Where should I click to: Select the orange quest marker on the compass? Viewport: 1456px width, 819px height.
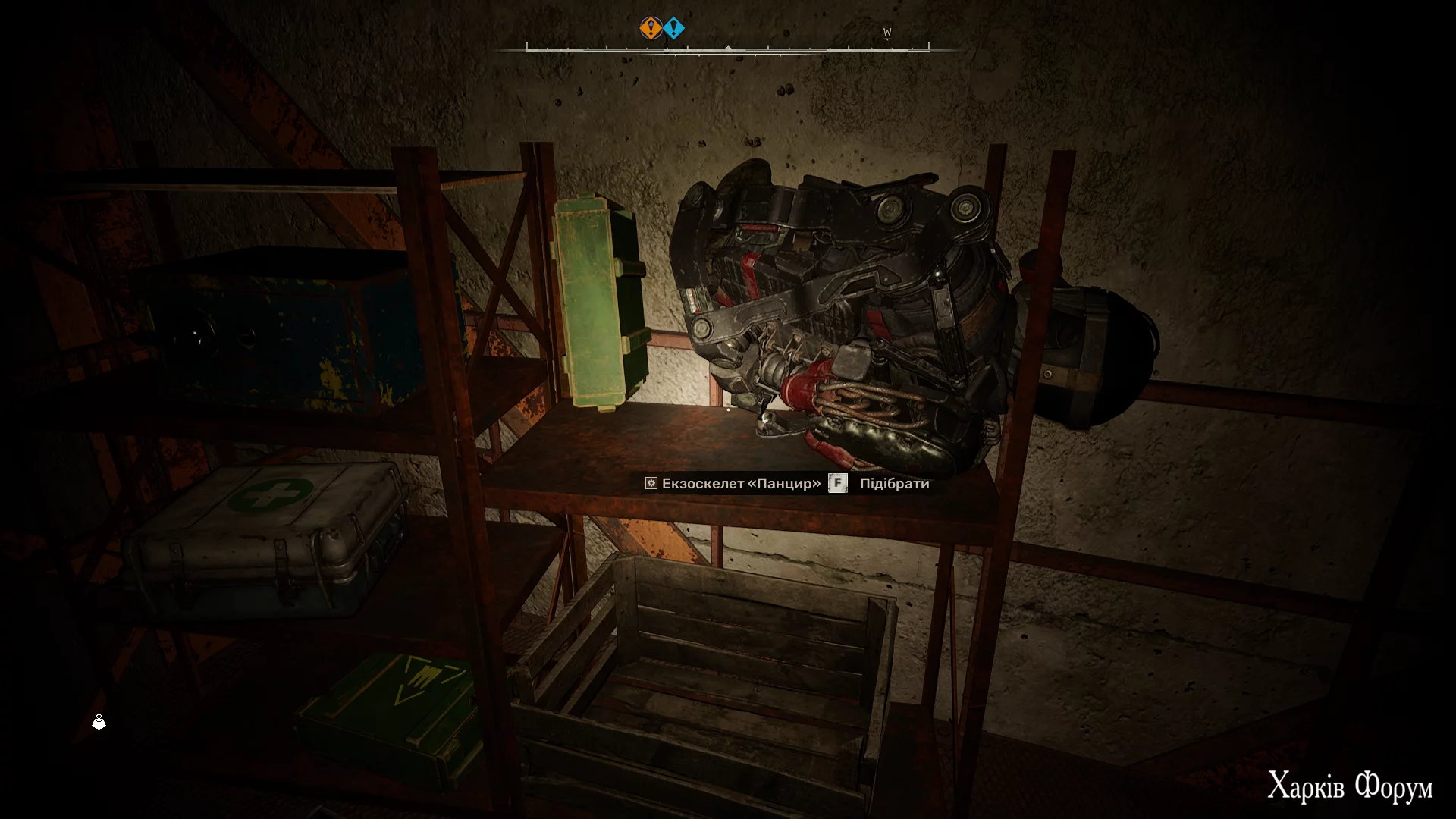pos(651,29)
